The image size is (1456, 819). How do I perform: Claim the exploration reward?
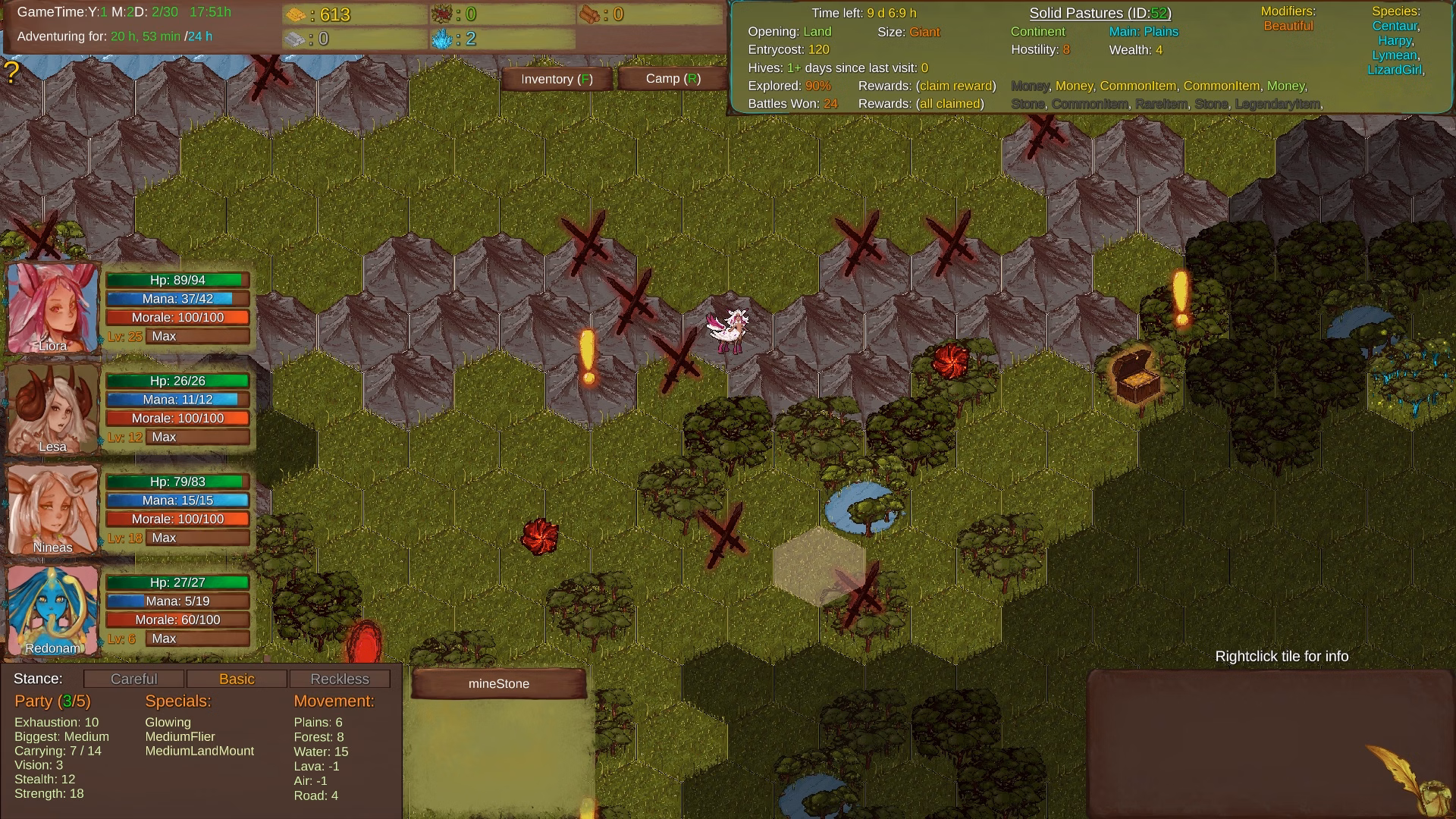(955, 86)
